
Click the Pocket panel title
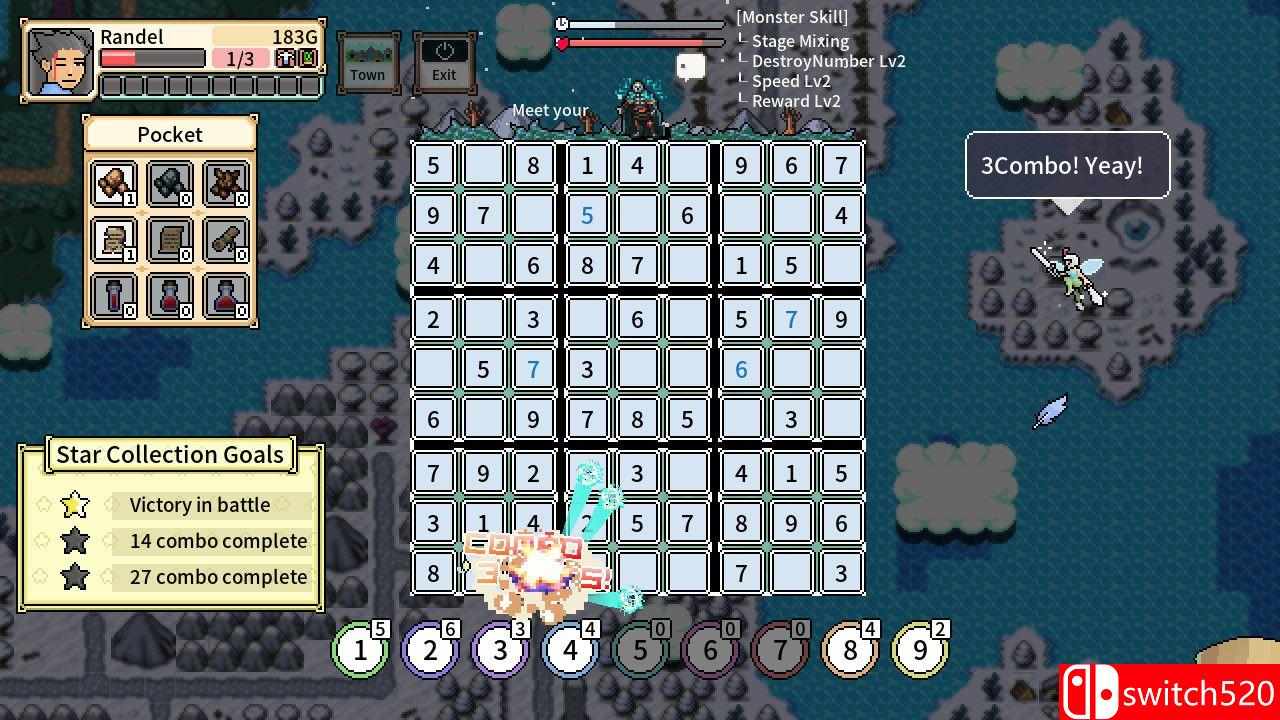pyautogui.click(x=169, y=134)
